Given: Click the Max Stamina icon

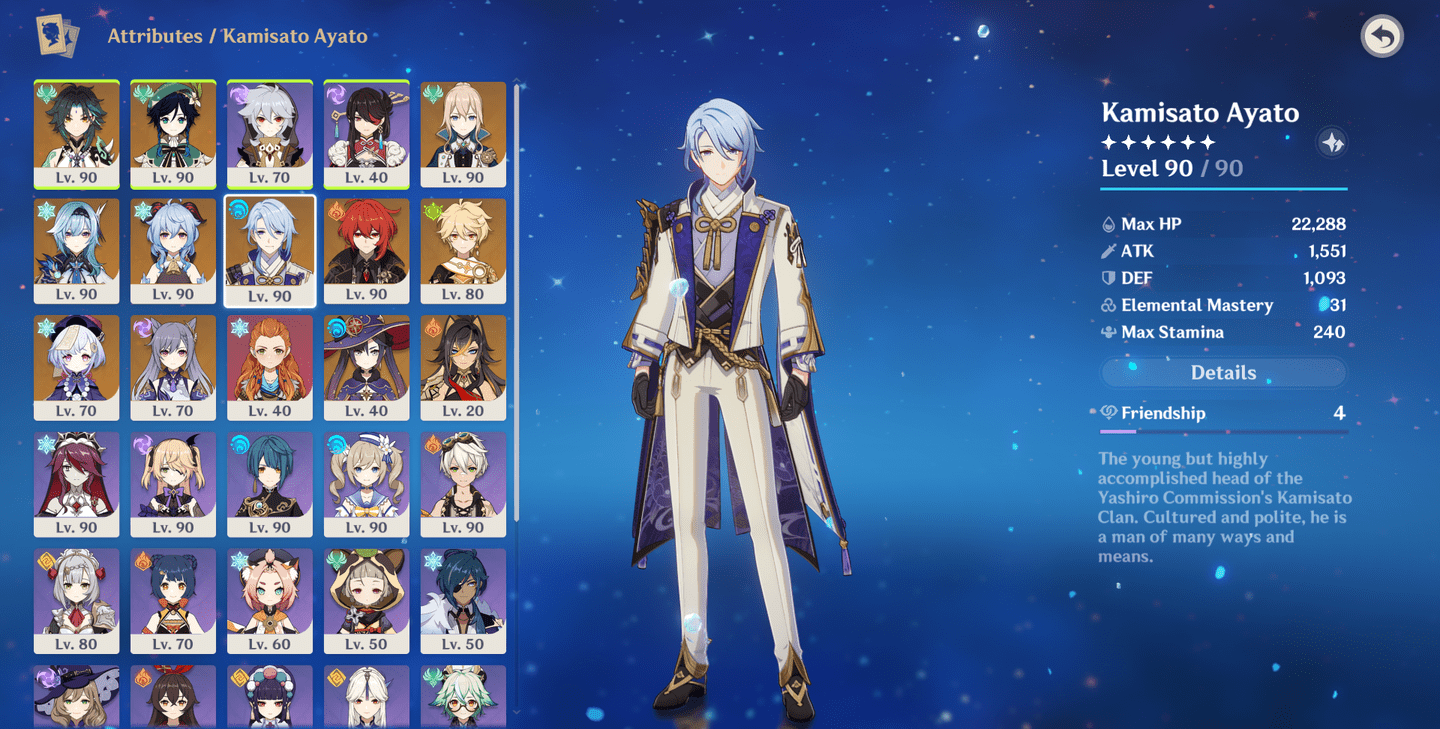Looking at the screenshot, I should 1106,332.
